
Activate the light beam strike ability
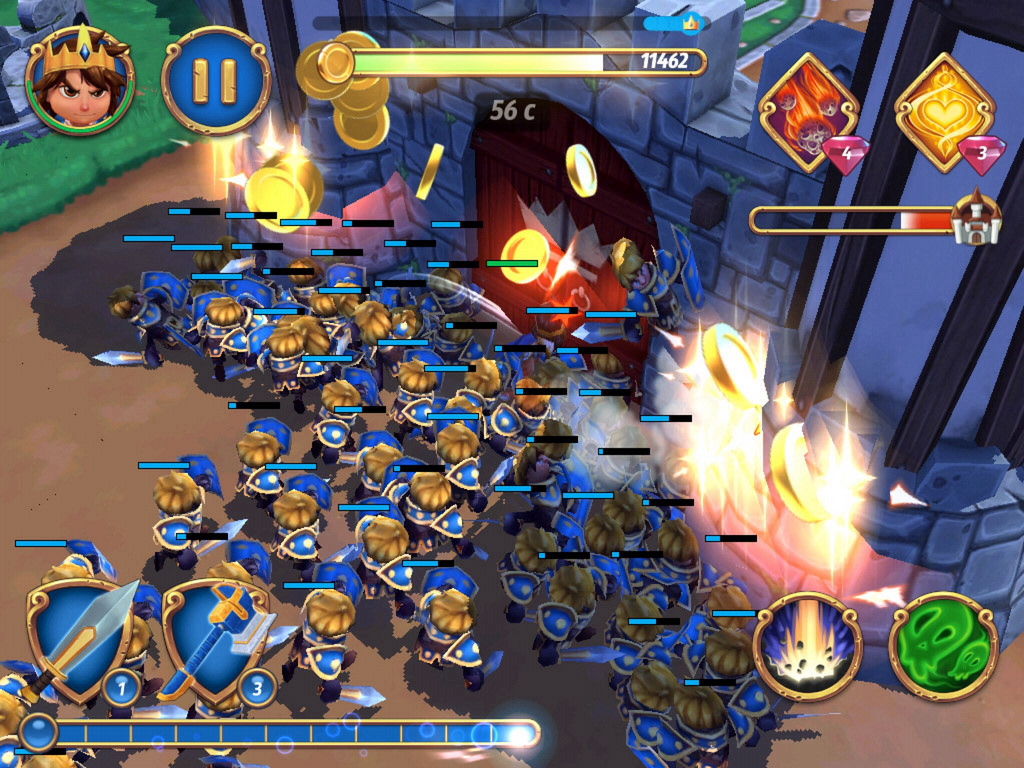[807, 645]
